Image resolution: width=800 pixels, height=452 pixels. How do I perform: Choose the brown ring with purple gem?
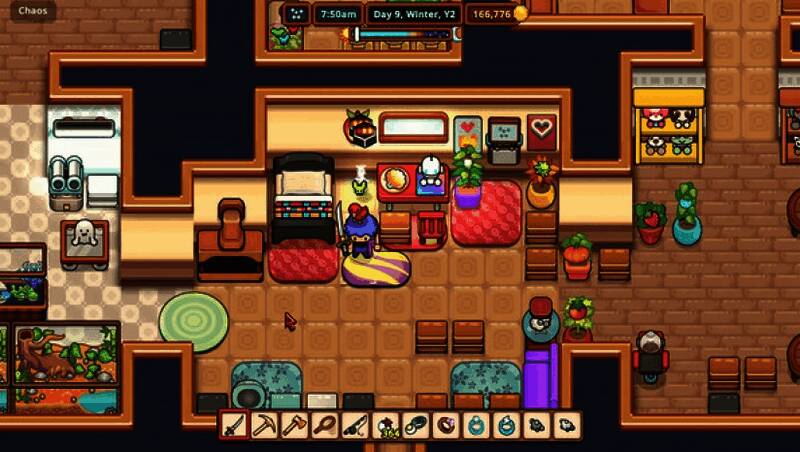(446, 425)
